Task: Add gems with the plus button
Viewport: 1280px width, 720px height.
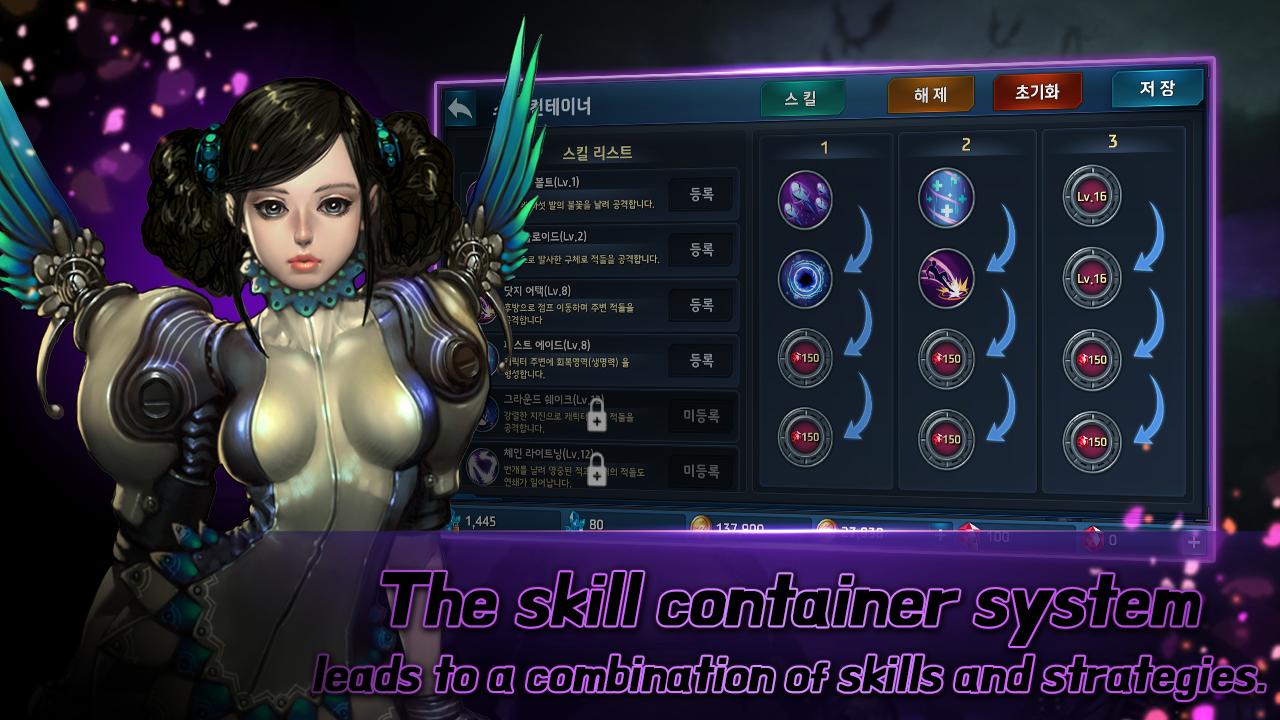Action: point(1193,541)
